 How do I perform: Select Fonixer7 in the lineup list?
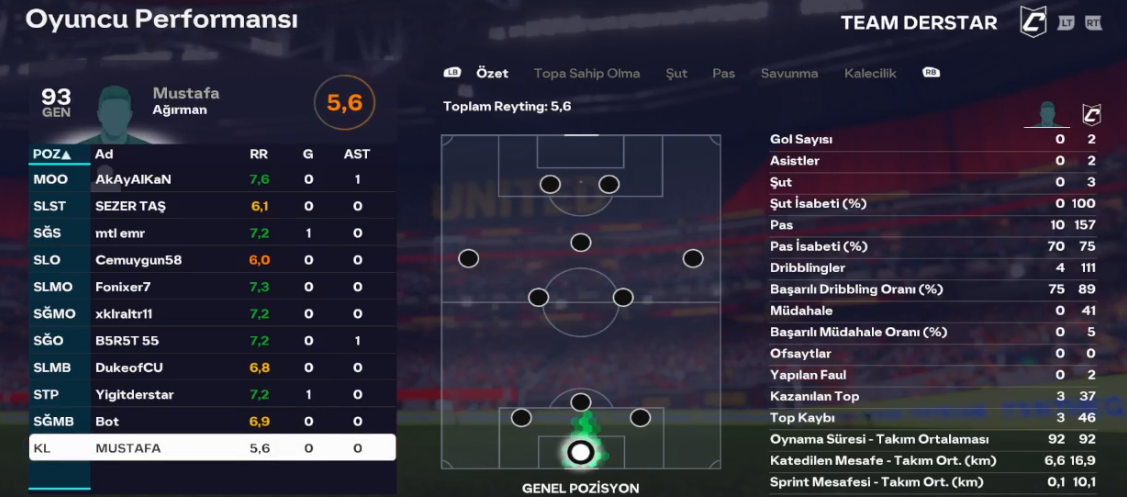212,287
